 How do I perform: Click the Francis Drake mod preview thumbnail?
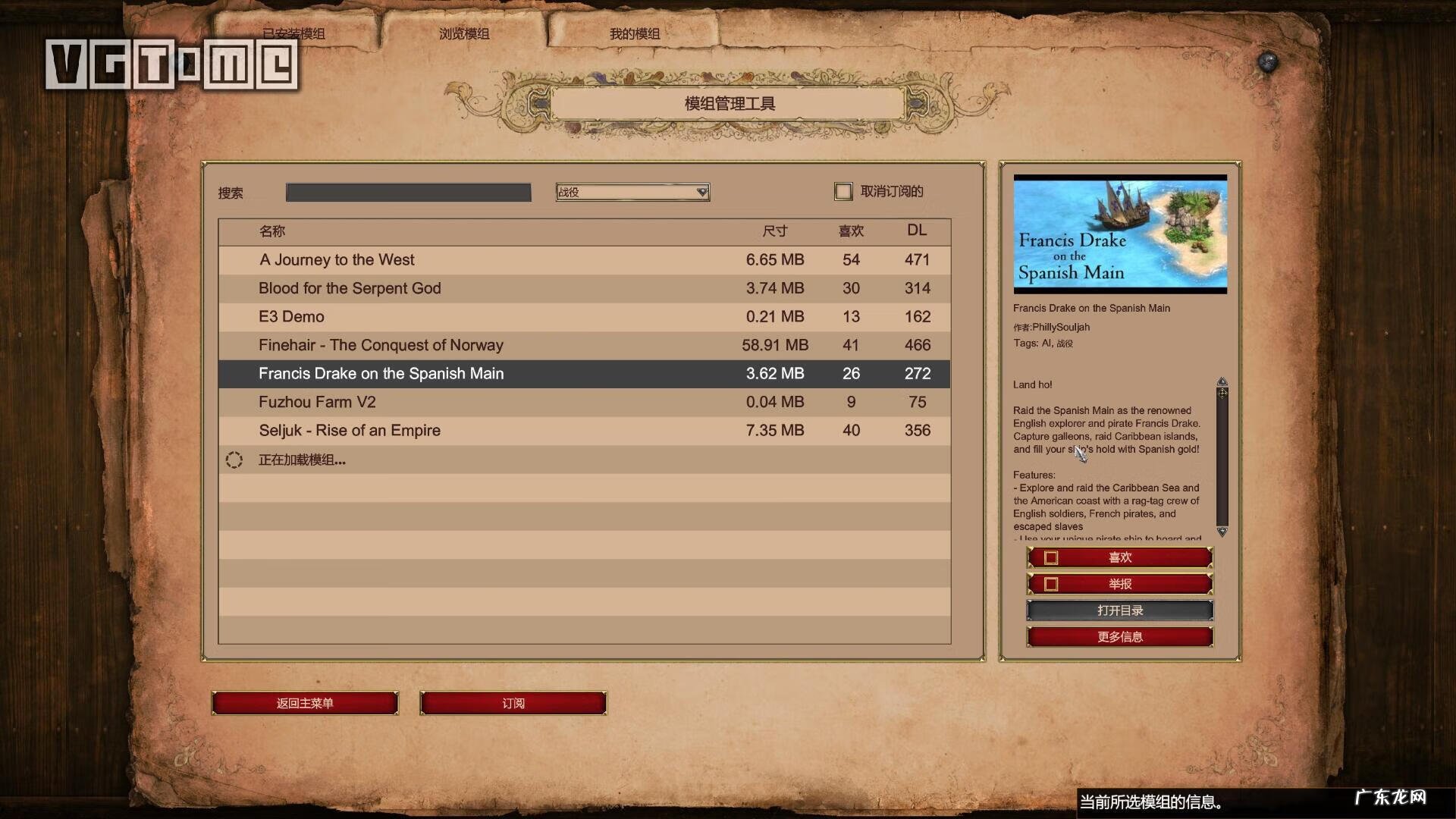click(x=1120, y=234)
